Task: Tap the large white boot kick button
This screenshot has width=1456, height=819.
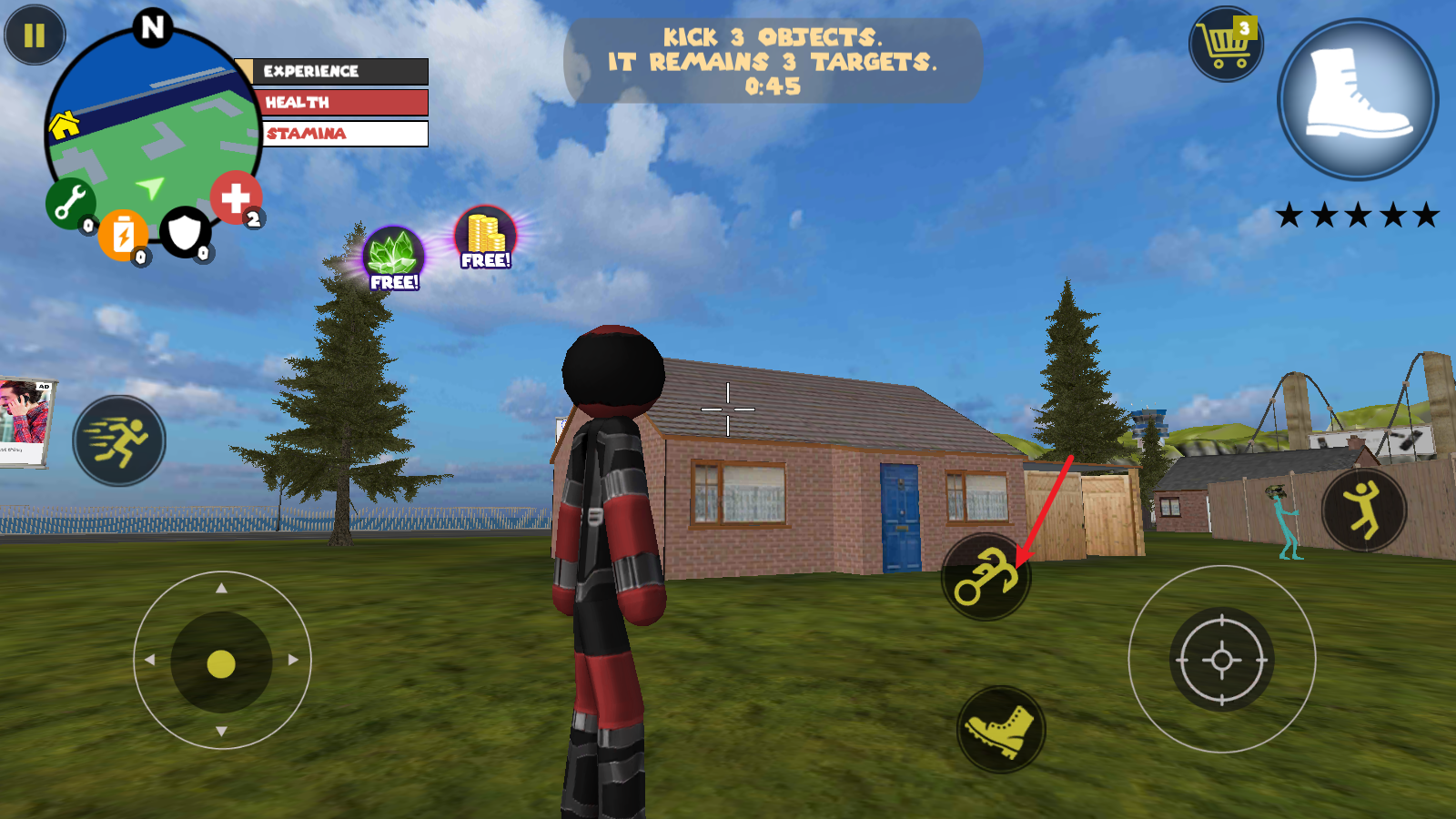Action: [1358, 98]
